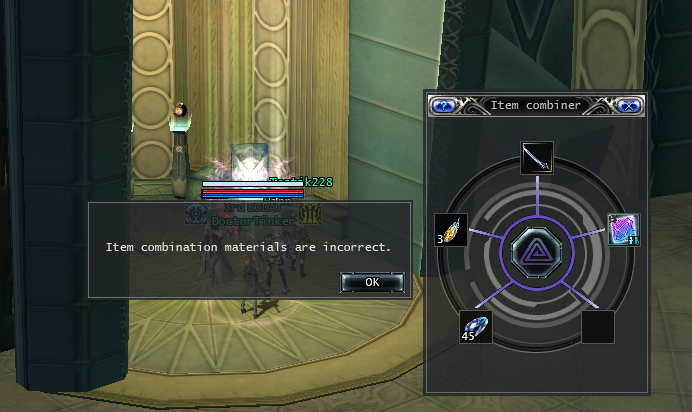Close the Item combiner with the X button
Viewport: 692px width, 412px height.
pyautogui.click(x=629, y=105)
